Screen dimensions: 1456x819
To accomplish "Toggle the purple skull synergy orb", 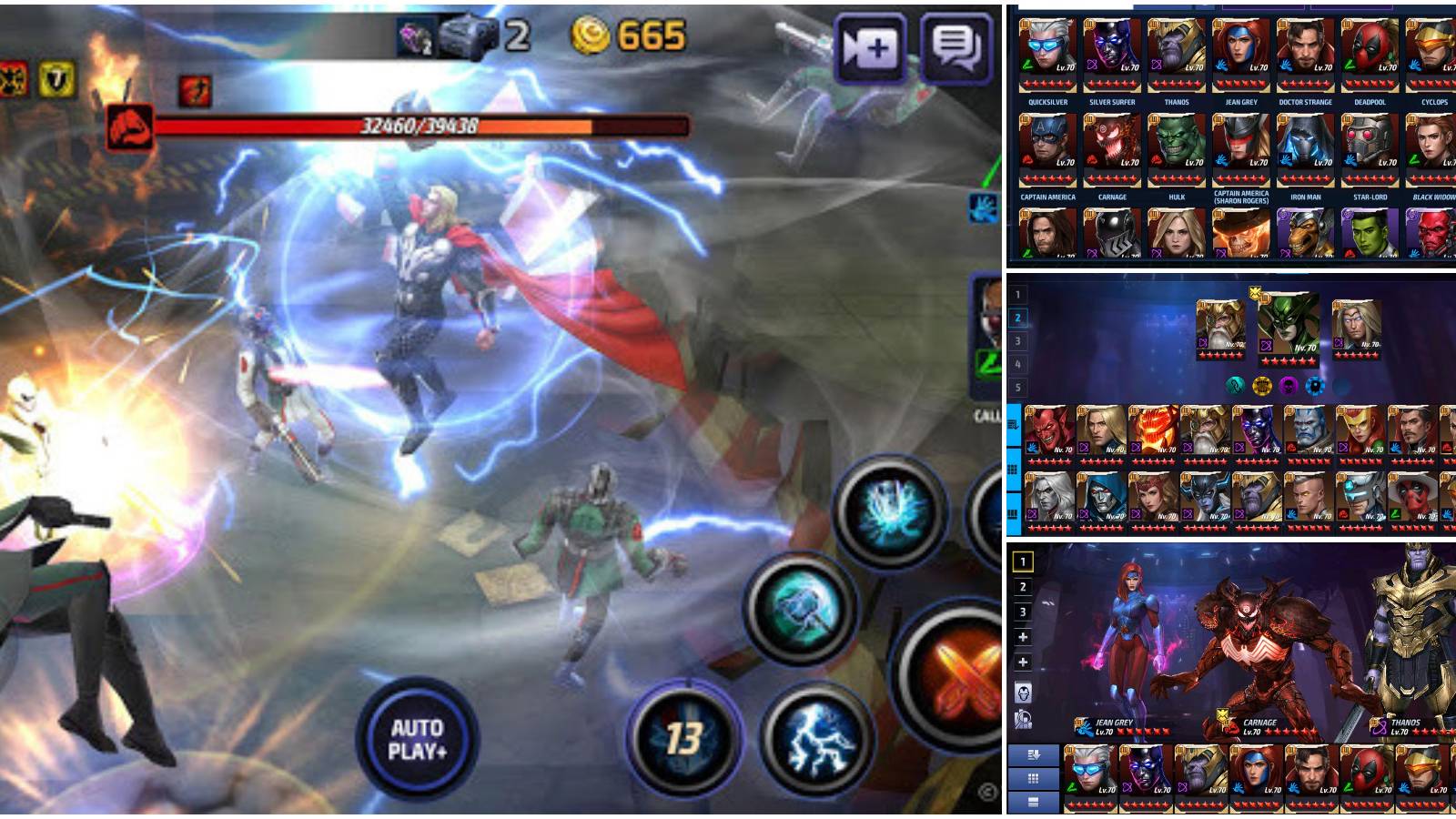I will 1288,386.
